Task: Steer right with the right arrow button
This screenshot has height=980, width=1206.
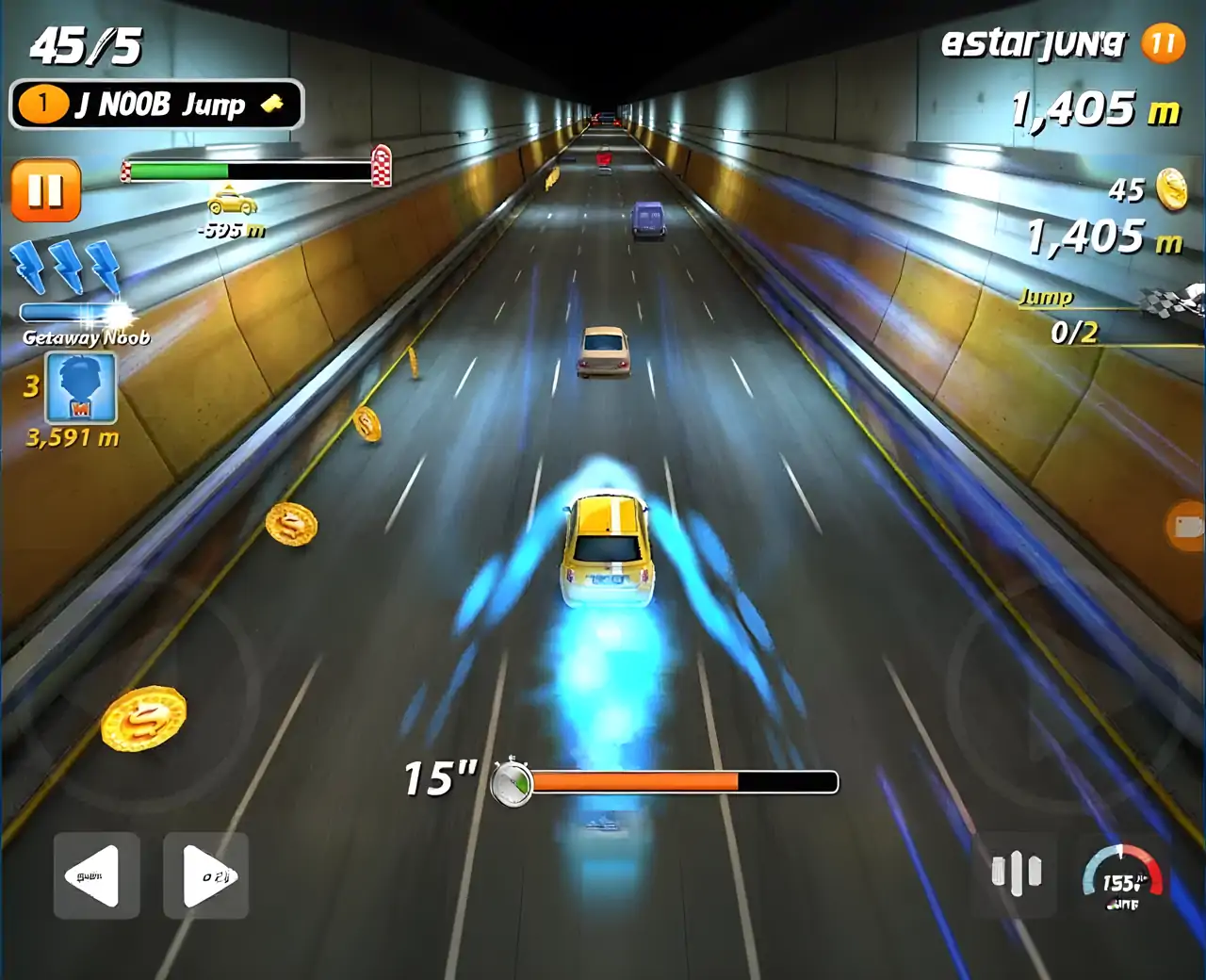Action: tap(205, 875)
